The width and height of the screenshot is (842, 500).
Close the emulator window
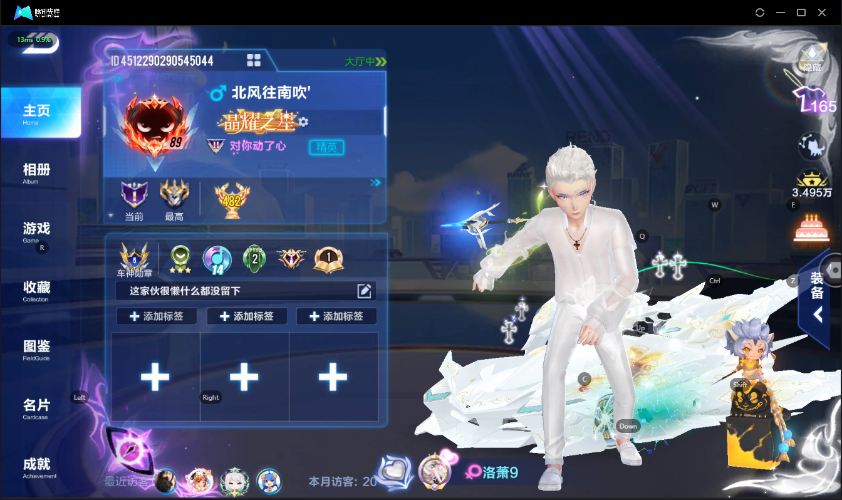click(x=823, y=12)
